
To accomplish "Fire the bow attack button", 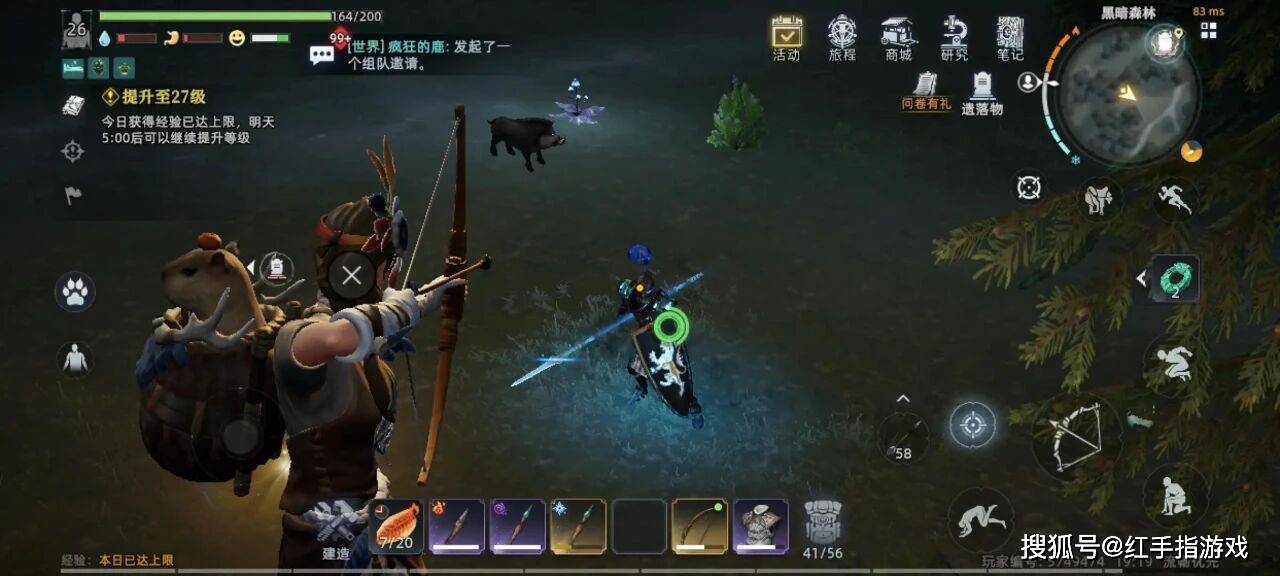I will click(1068, 437).
